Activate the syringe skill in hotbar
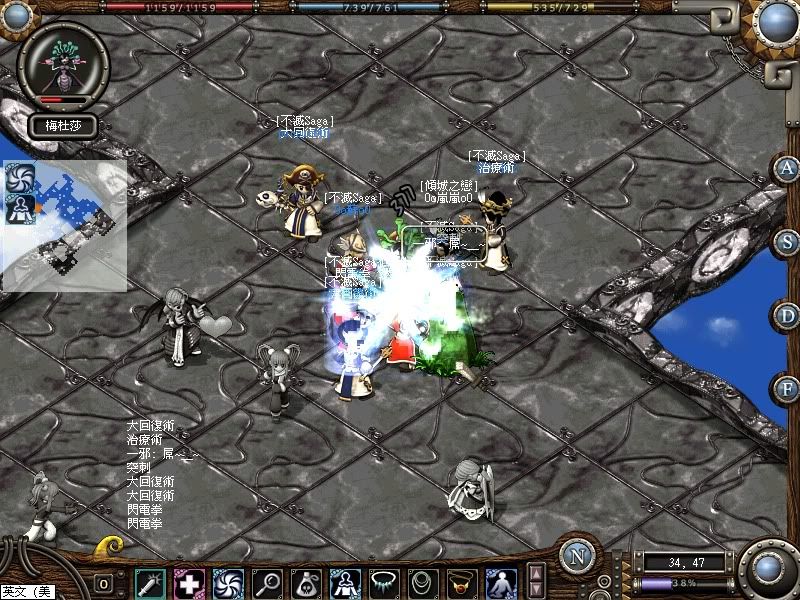The width and height of the screenshot is (800, 600). coord(151,583)
